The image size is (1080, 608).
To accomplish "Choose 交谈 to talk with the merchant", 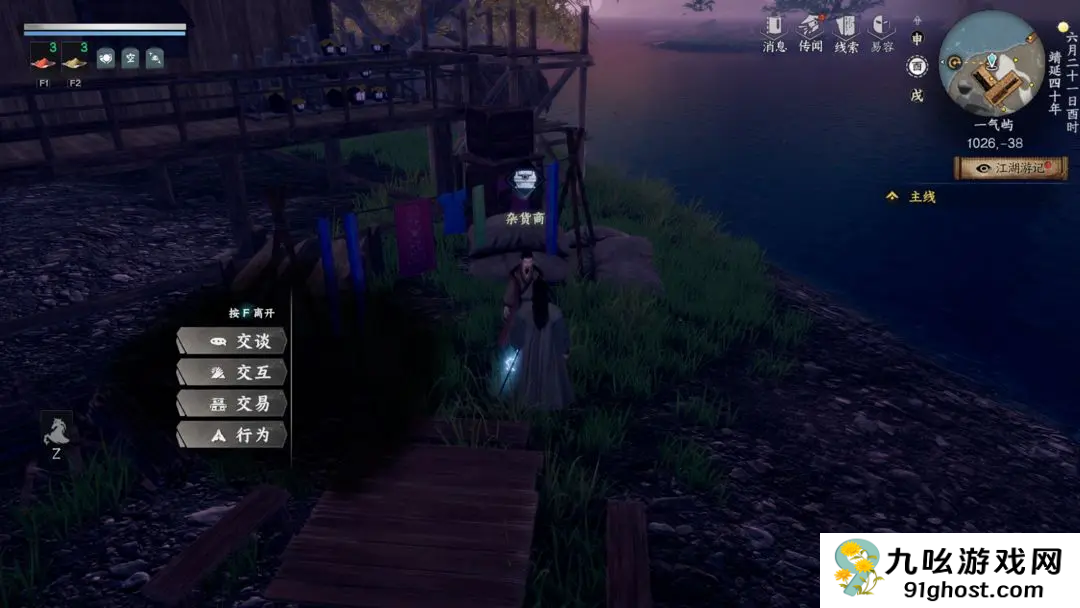I will pyautogui.click(x=232, y=341).
